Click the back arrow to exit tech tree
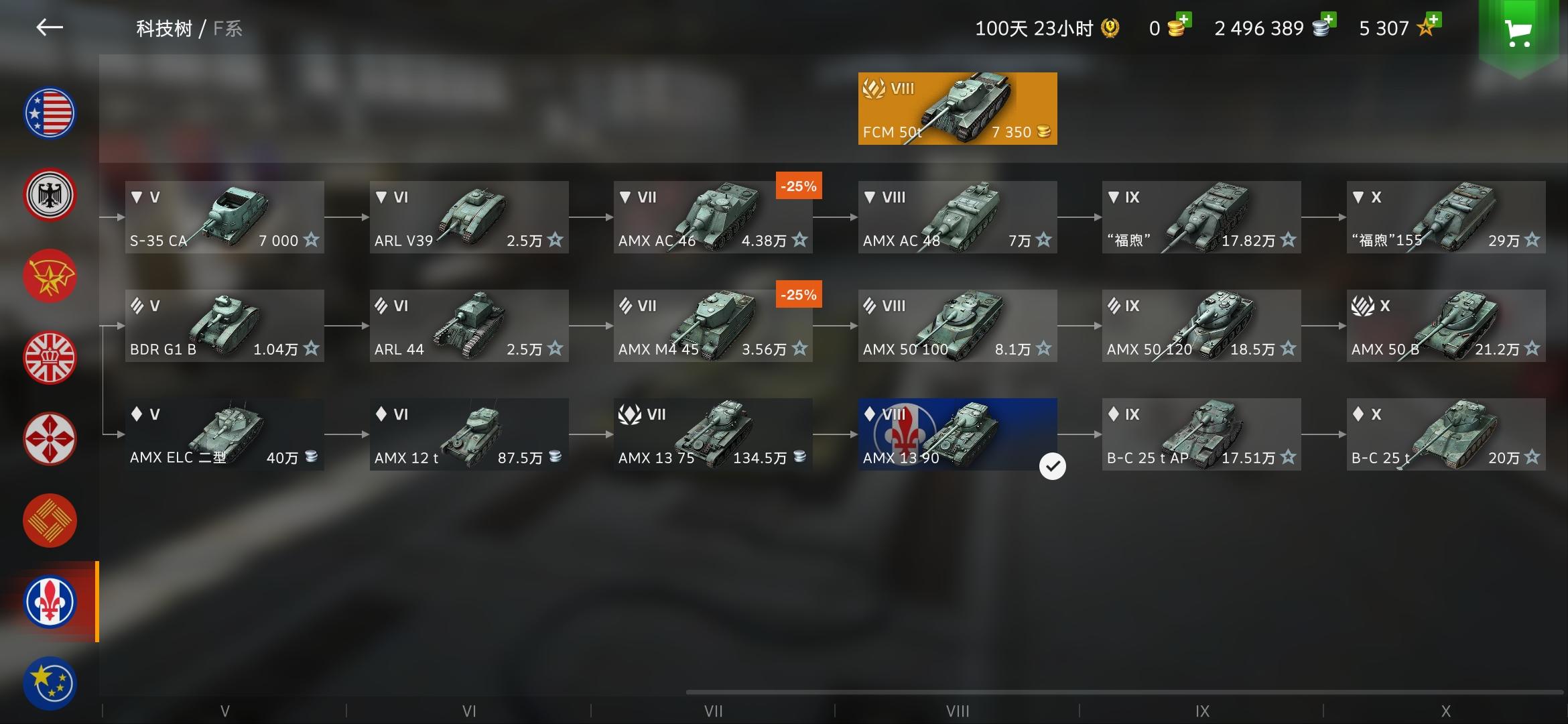1568x724 pixels. [51, 28]
